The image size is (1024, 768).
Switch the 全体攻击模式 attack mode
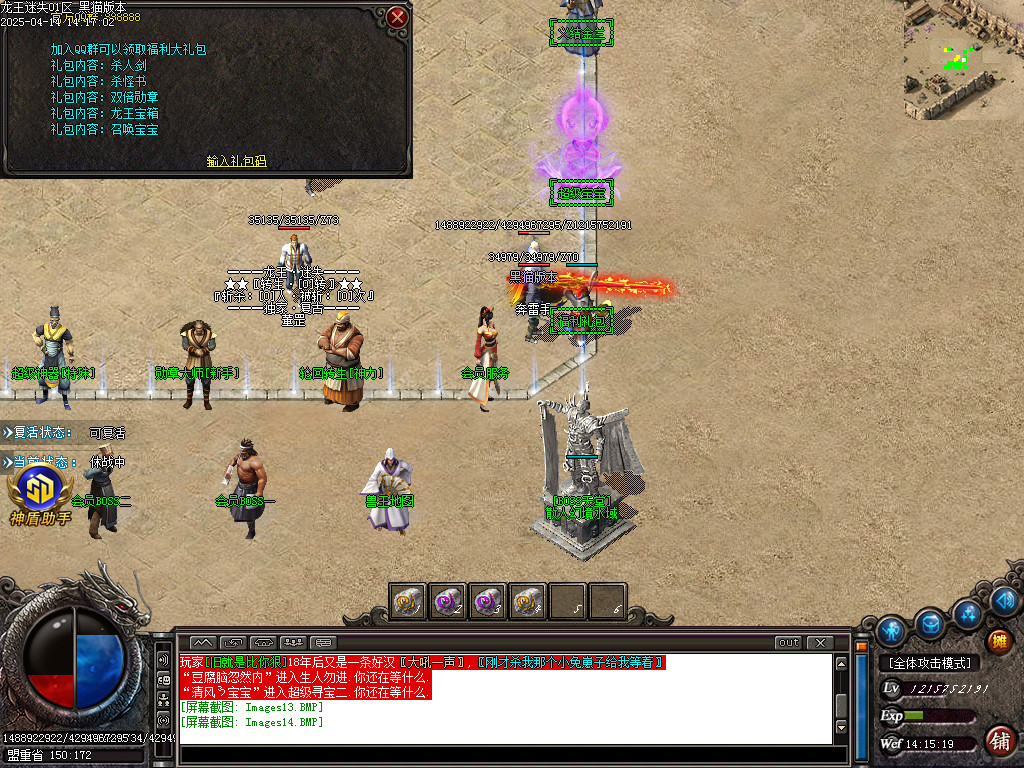coord(930,663)
